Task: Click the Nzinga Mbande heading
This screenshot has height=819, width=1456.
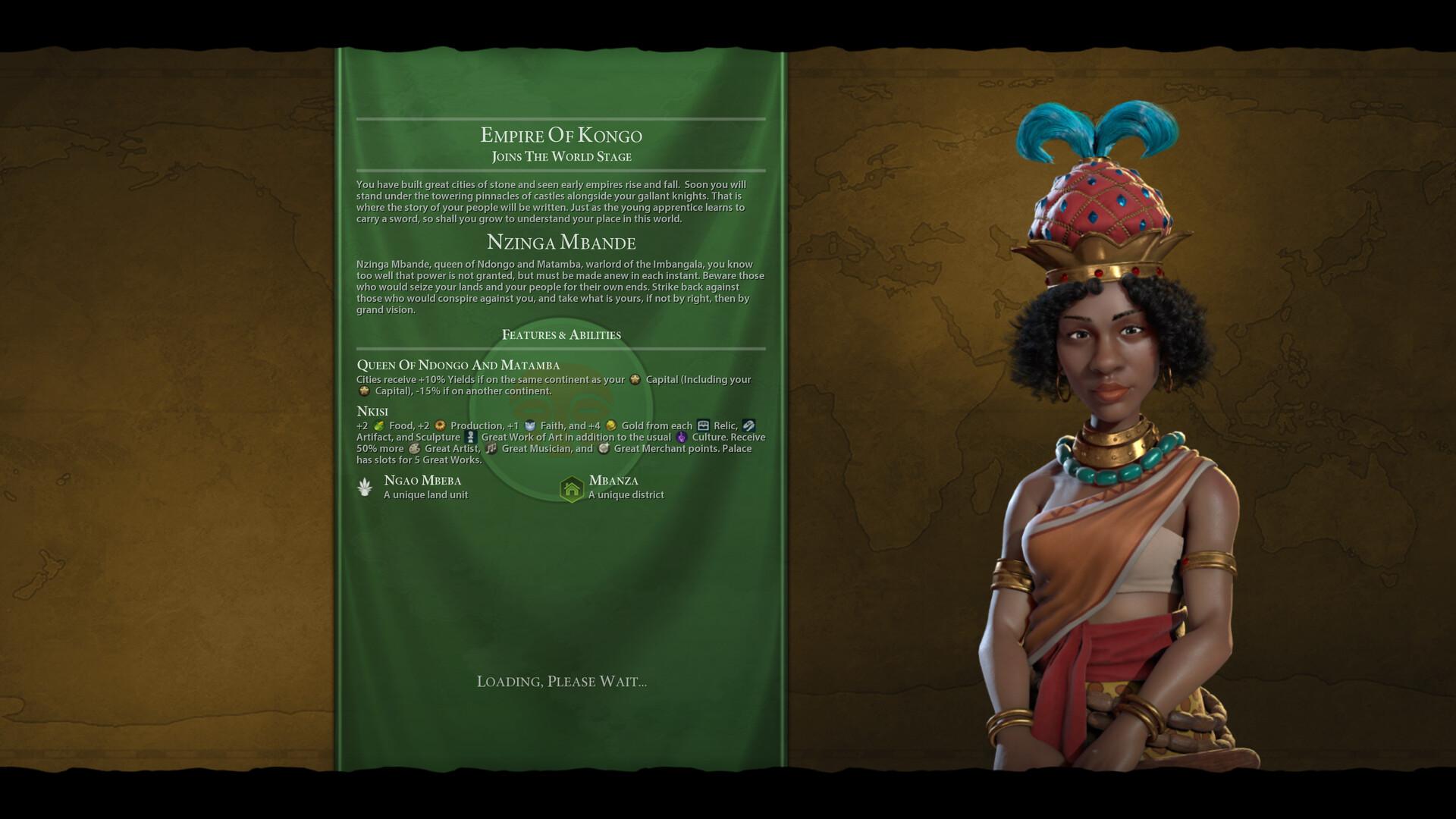Action: click(x=561, y=243)
